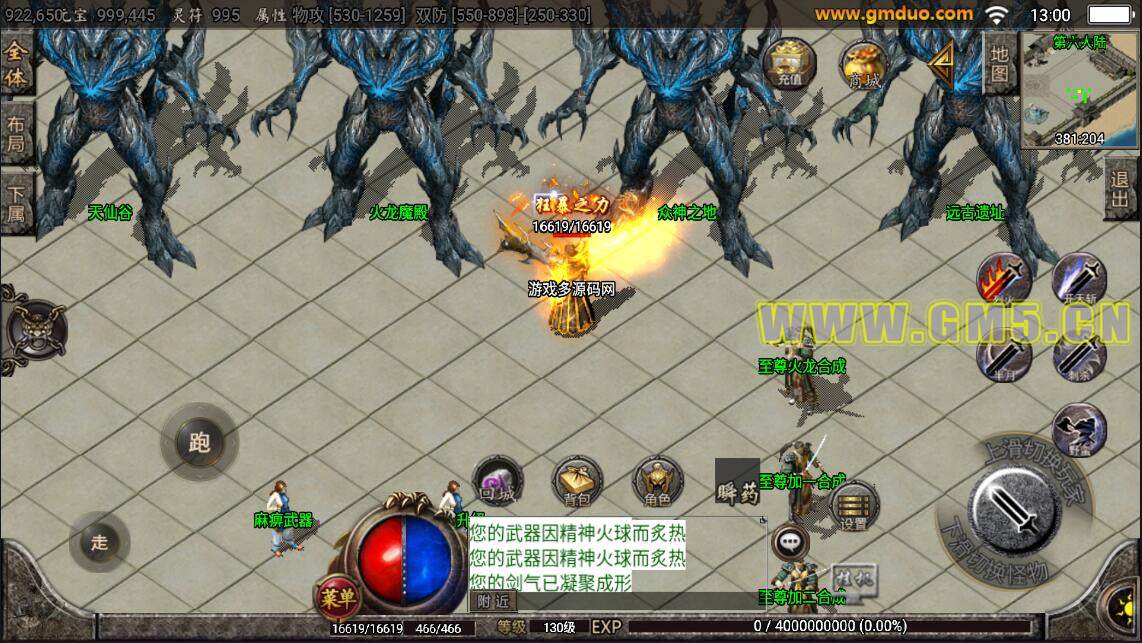
Task: Tap the 瞬药 instant potion button
Action: pyautogui.click(x=737, y=482)
